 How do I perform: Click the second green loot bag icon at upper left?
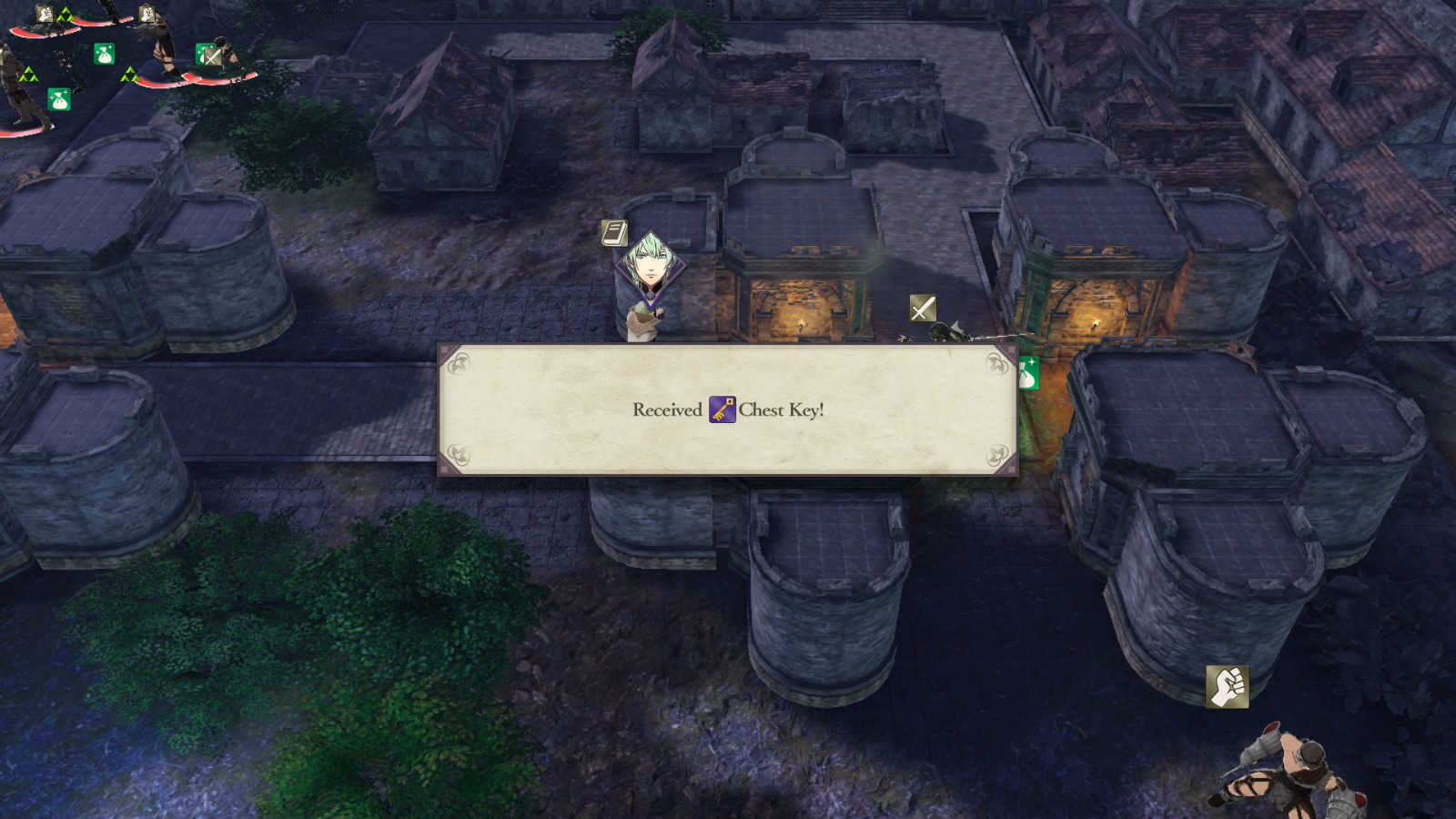60,100
